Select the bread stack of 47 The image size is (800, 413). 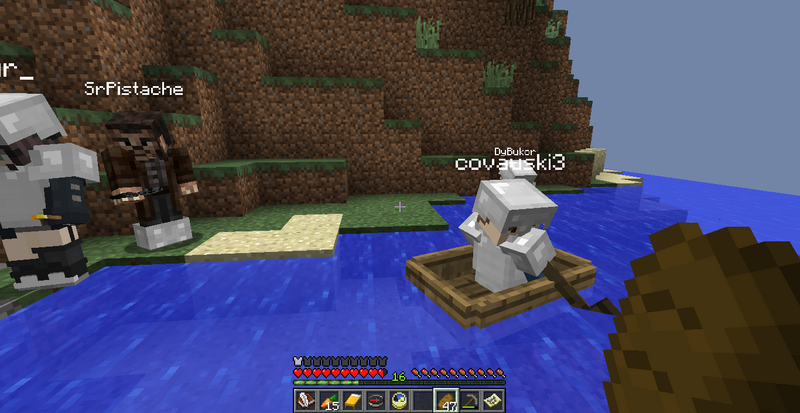[447, 400]
